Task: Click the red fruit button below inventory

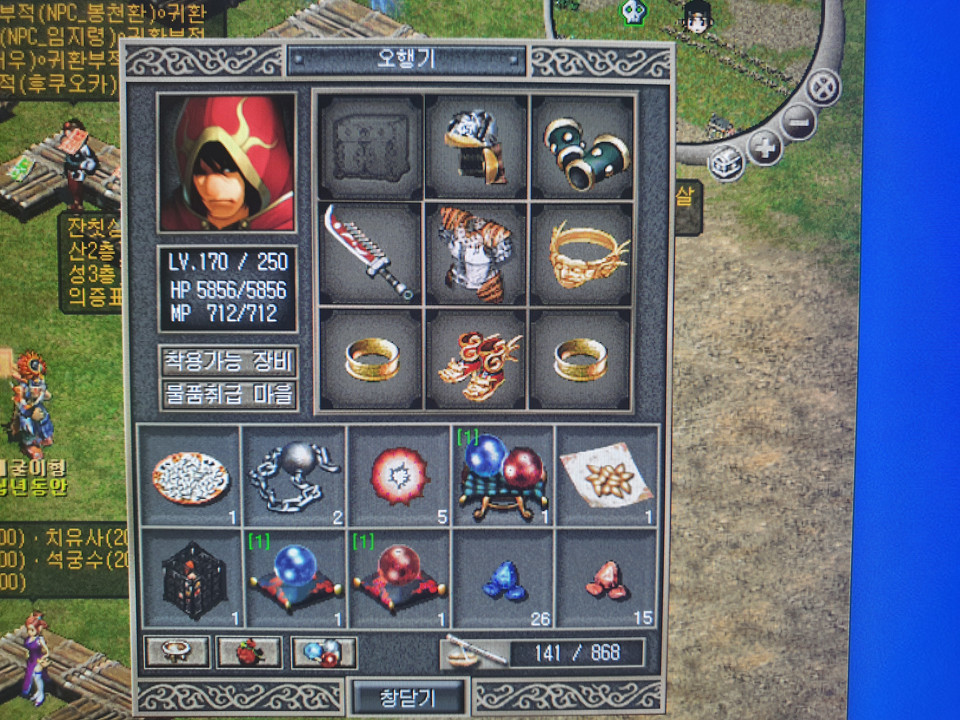Action: [x=249, y=652]
